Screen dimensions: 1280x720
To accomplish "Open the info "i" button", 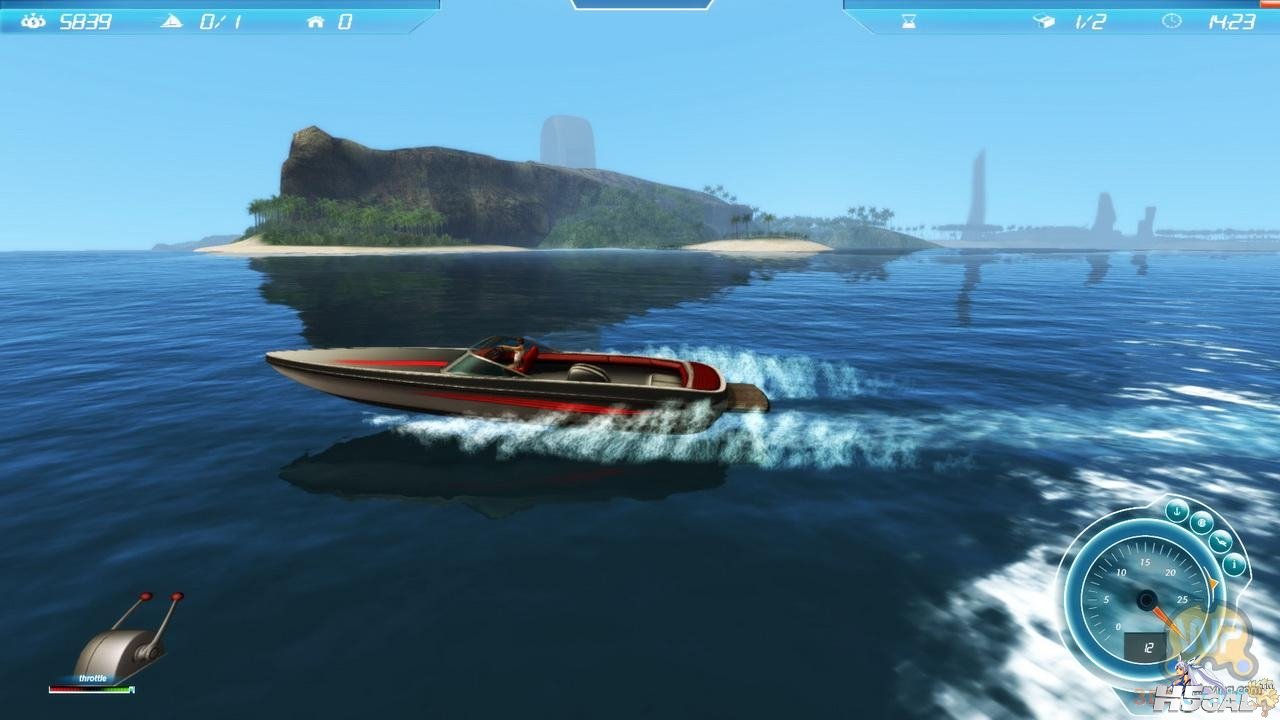I will [x=1234, y=565].
